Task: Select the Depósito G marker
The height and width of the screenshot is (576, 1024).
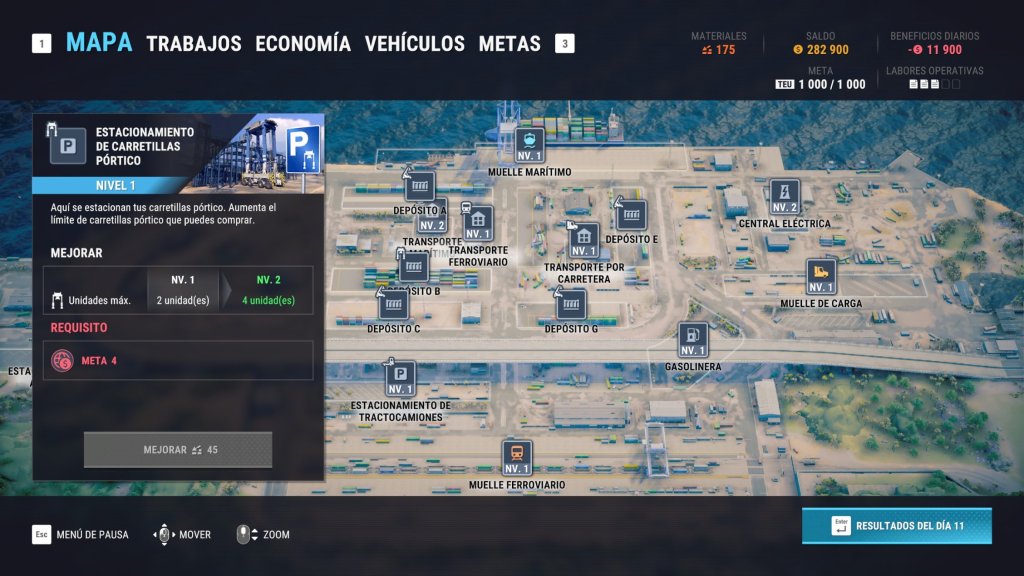Action: (x=571, y=303)
